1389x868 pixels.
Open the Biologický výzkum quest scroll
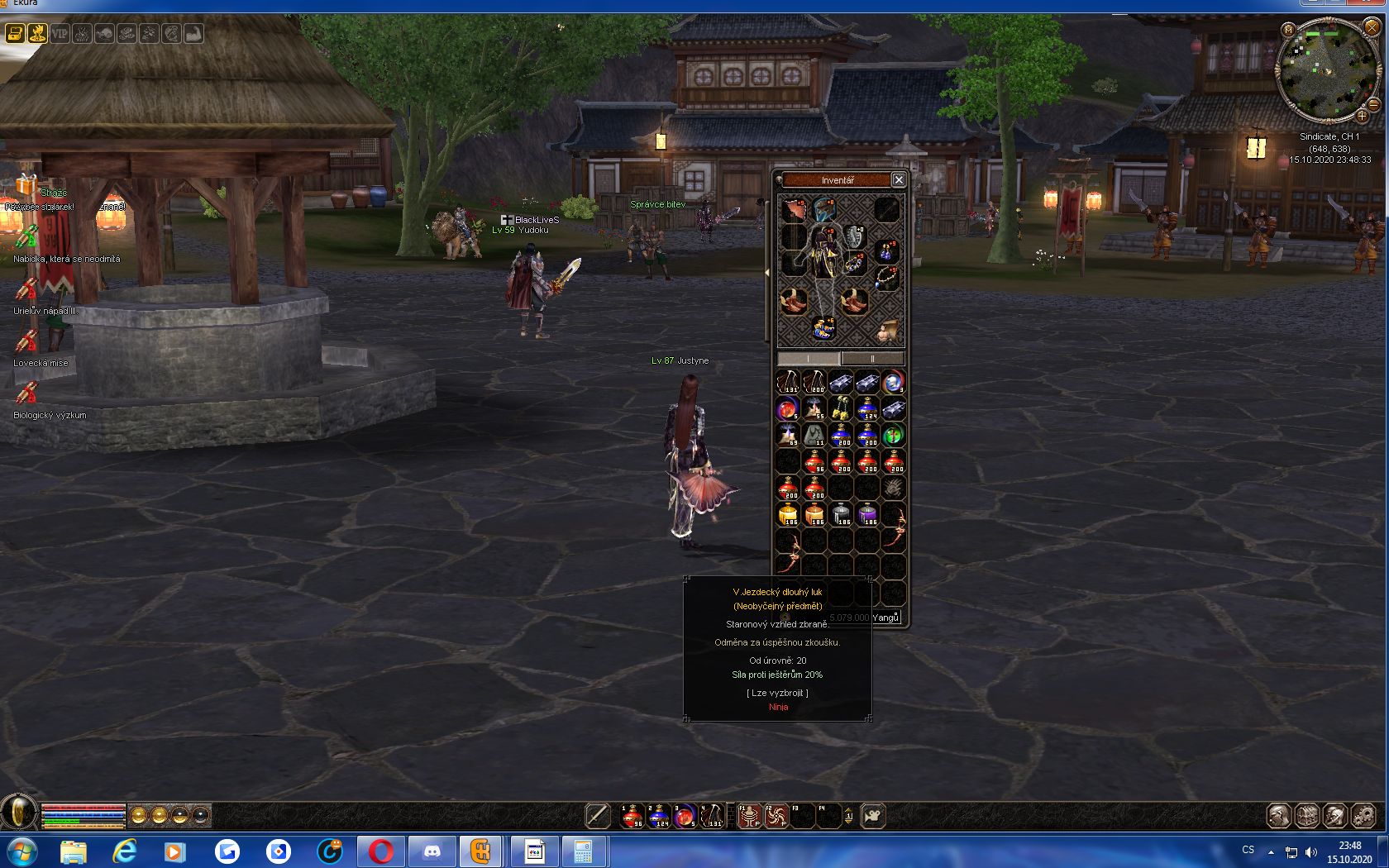pyautogui.click(x=26, y=393)
